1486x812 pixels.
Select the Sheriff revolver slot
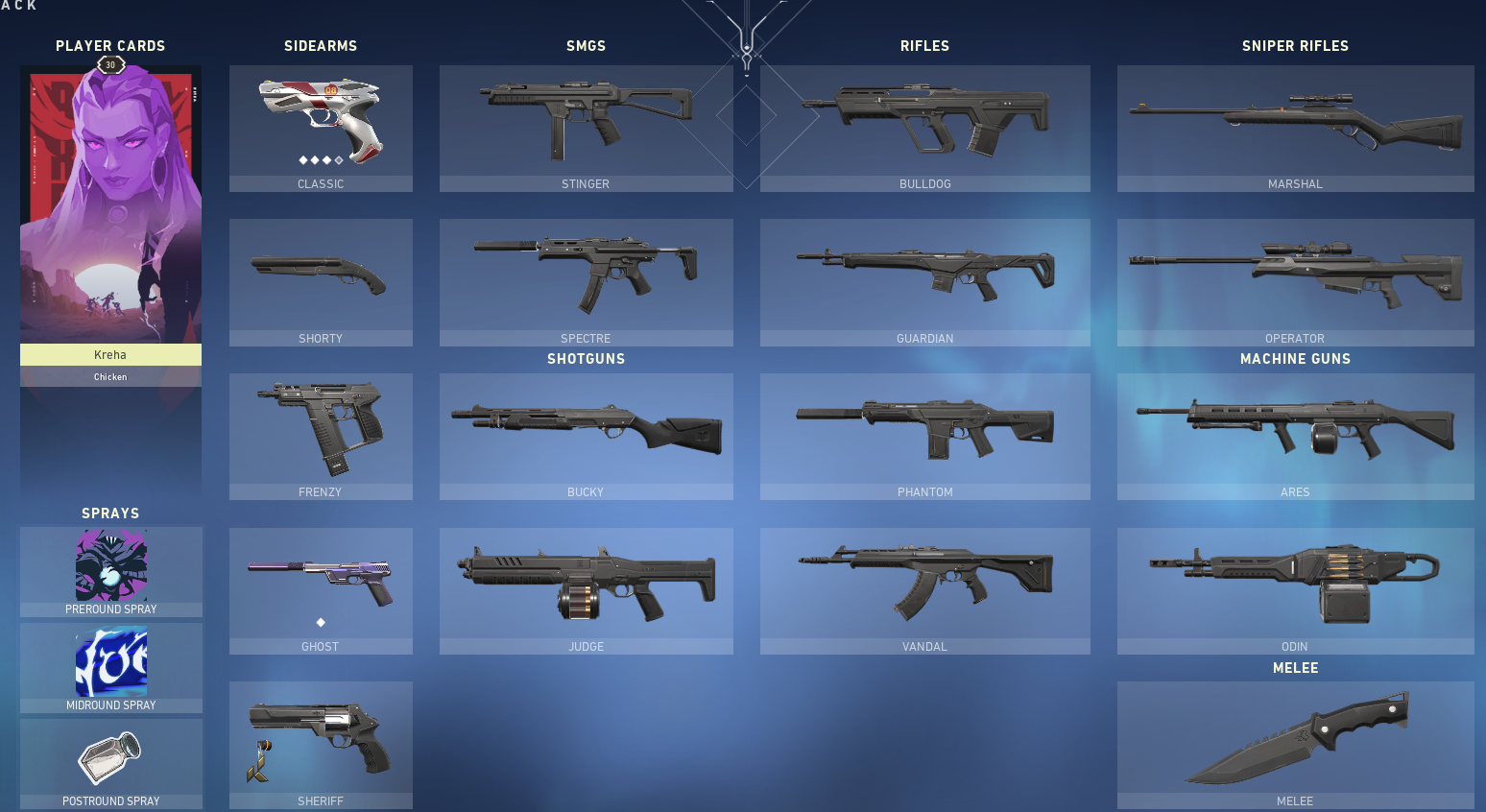(321, 739)
